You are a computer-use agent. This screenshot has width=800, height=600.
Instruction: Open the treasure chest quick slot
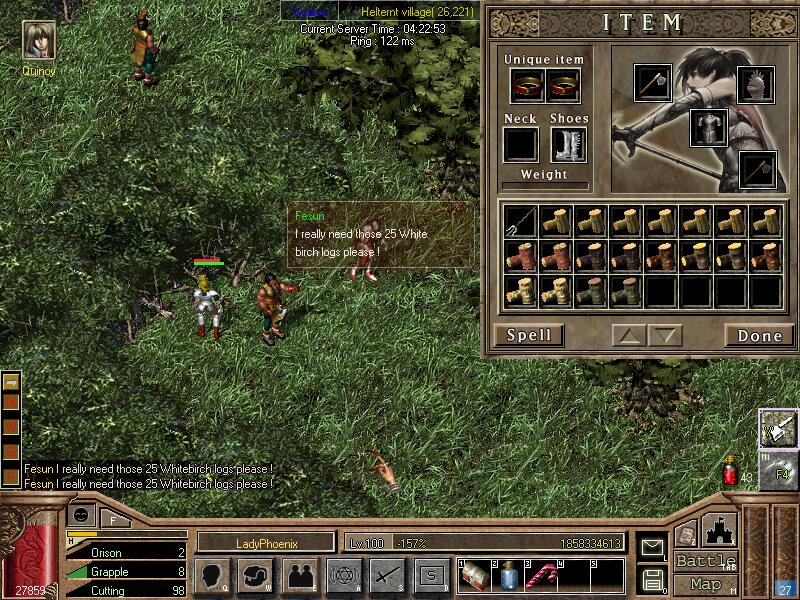click(474, 575)
